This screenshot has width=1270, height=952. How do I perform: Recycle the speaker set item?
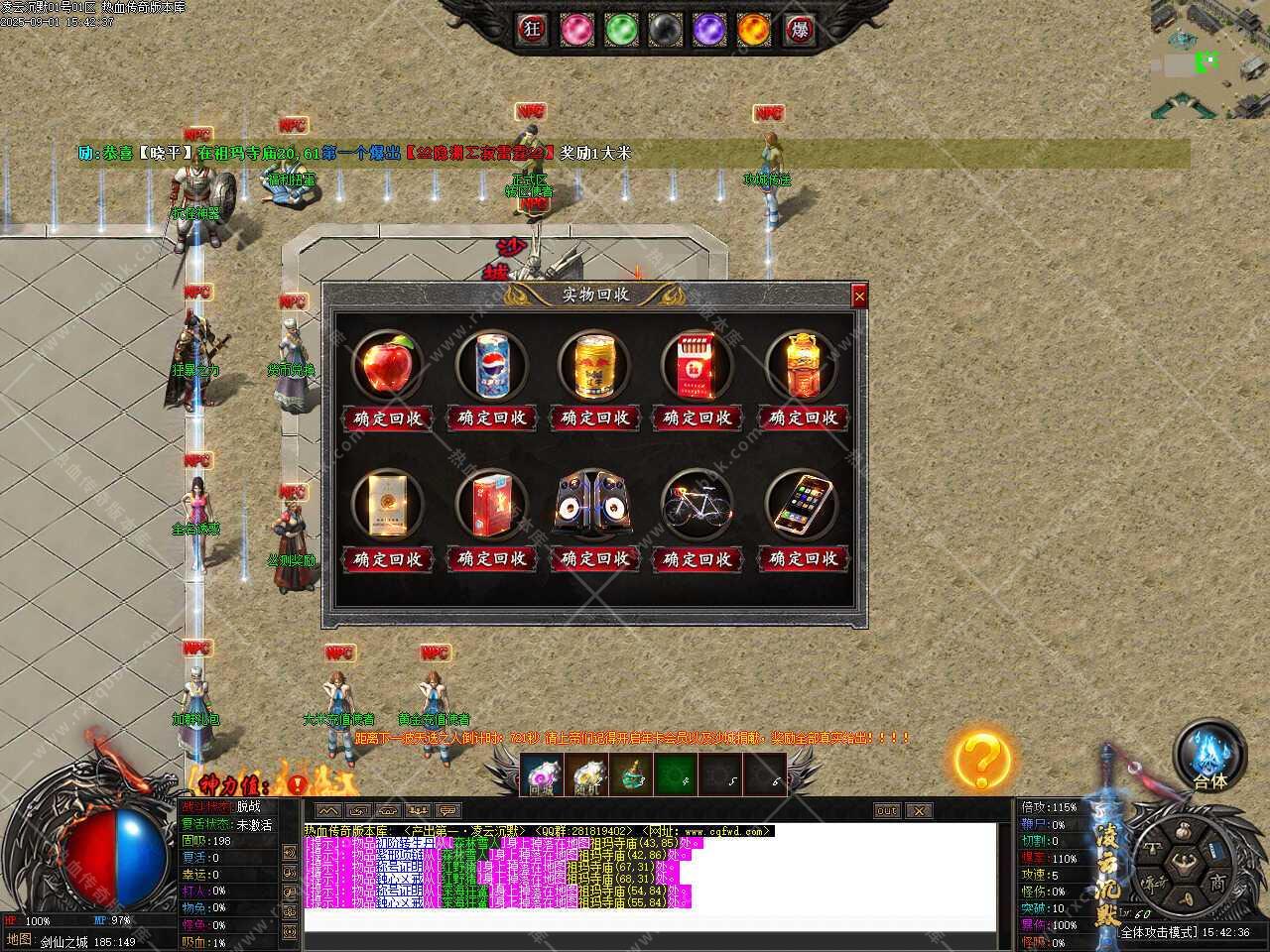595,559
